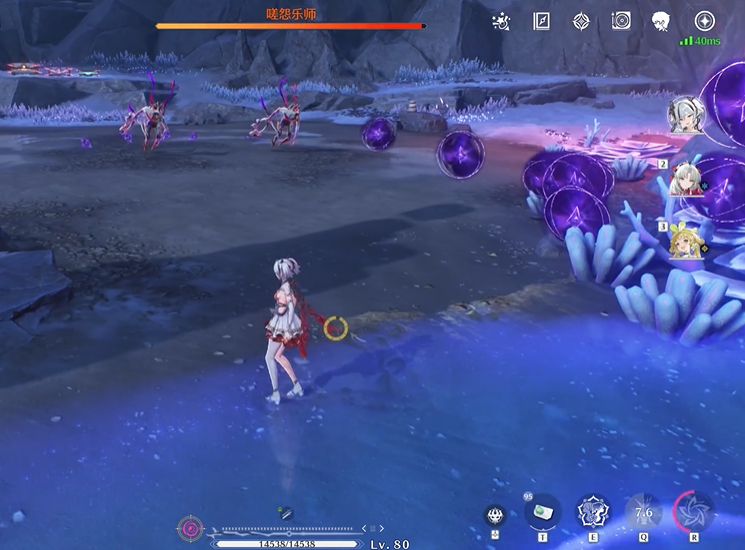
Task: Open the guidebook with compass icon
Action: tap(542, 21)
